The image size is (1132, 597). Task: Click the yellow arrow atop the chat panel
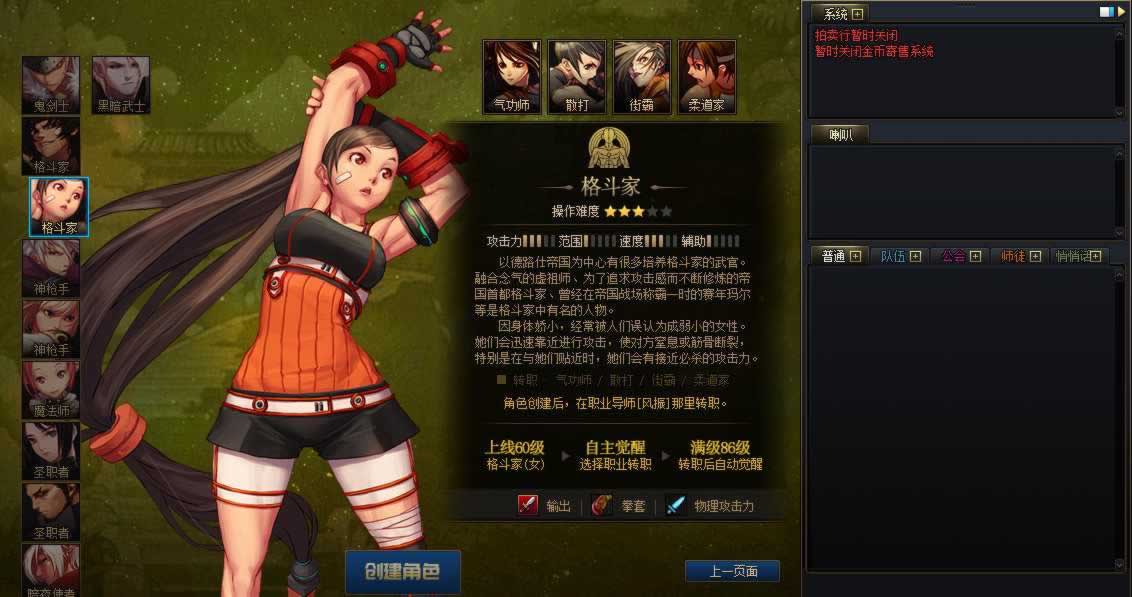(1119, 12)
